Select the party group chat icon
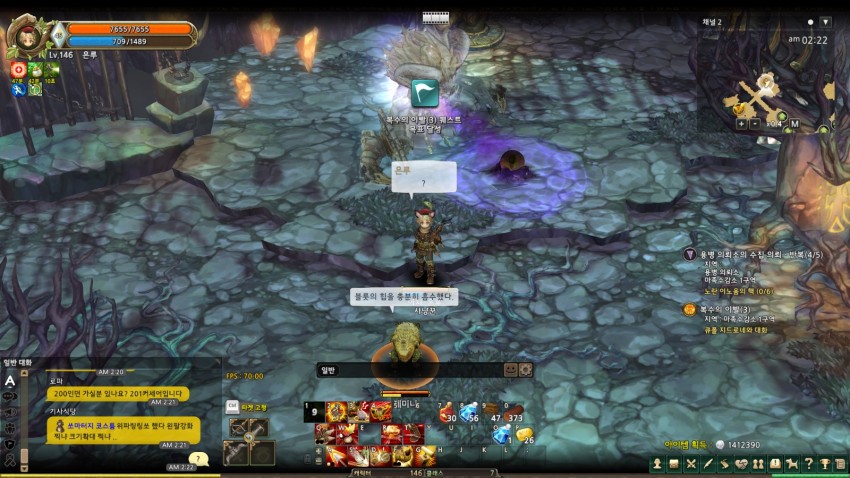Image resolution: width=850 pixels, height=478 pixels. (x=10, y=427)
